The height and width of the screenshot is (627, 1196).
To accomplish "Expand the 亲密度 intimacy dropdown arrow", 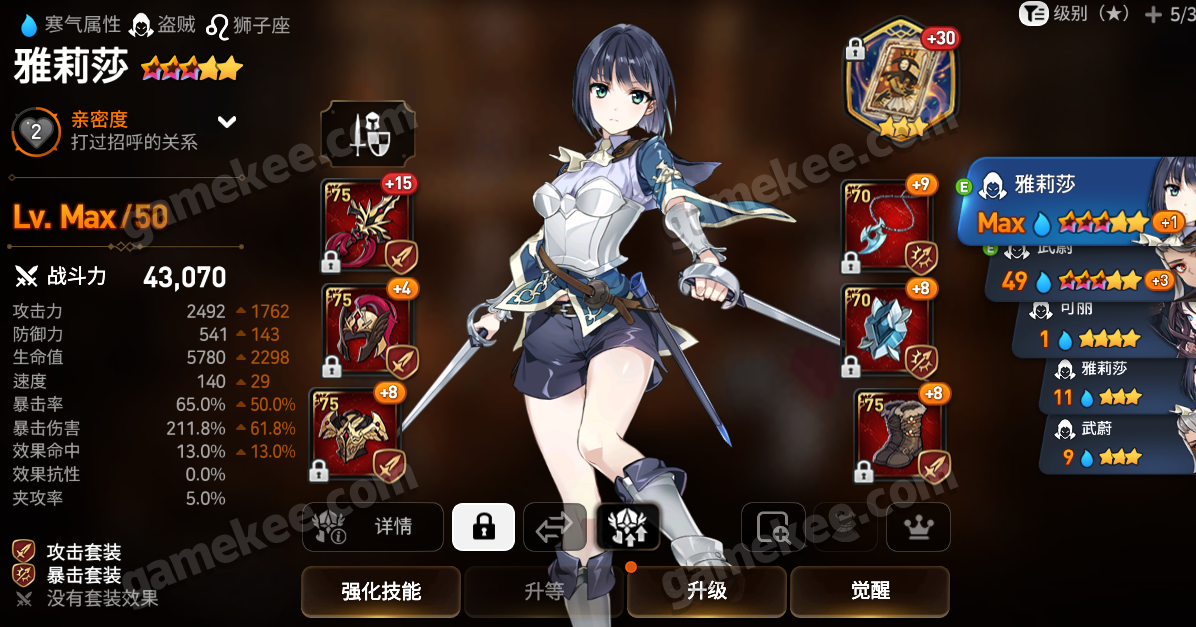I will pos(228,122).
